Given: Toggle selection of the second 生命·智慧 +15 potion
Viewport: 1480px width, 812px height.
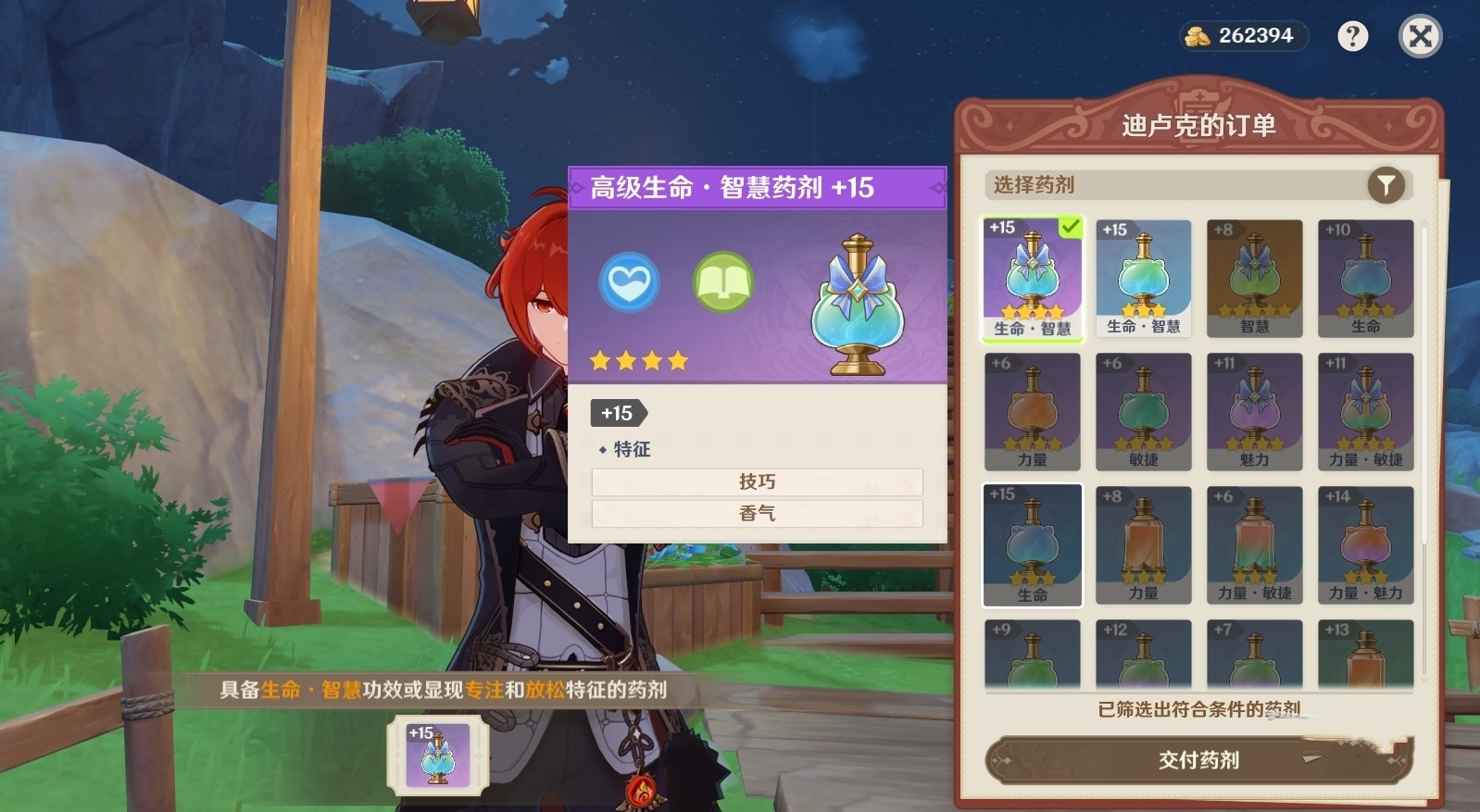Looking at the screenshot, I should (x=1143, y=276).
